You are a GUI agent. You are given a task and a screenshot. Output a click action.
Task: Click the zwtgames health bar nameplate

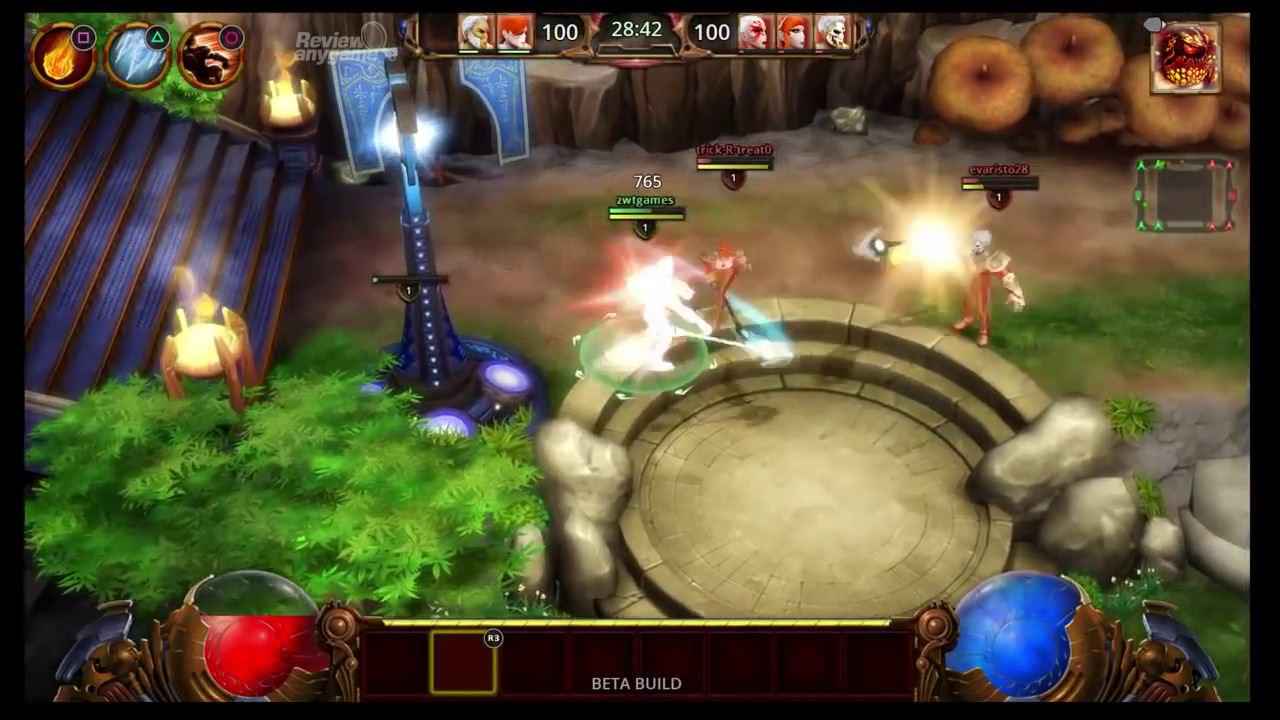[x=645, y=203]
